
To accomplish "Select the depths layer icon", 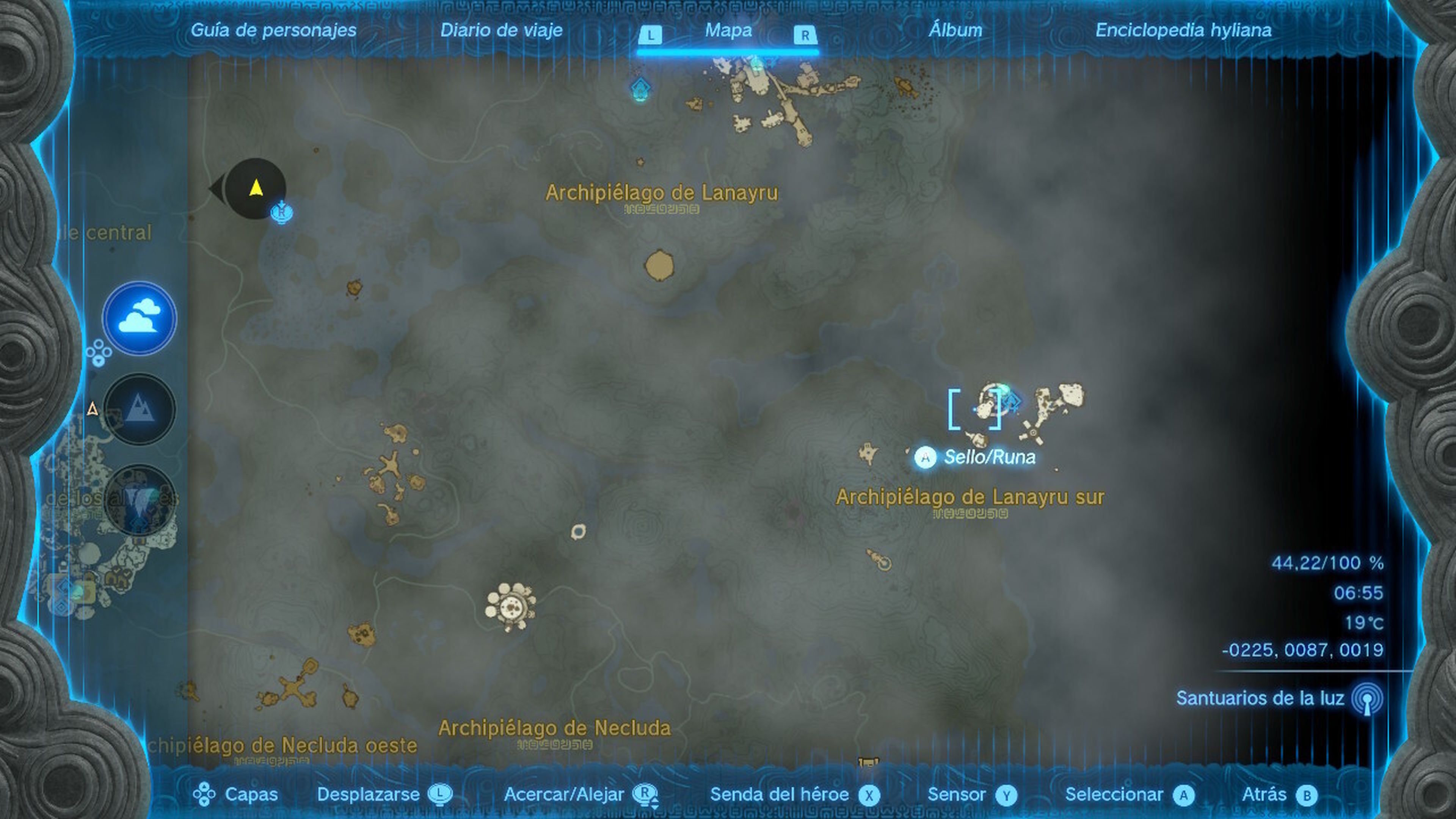I will pos(139,500).
